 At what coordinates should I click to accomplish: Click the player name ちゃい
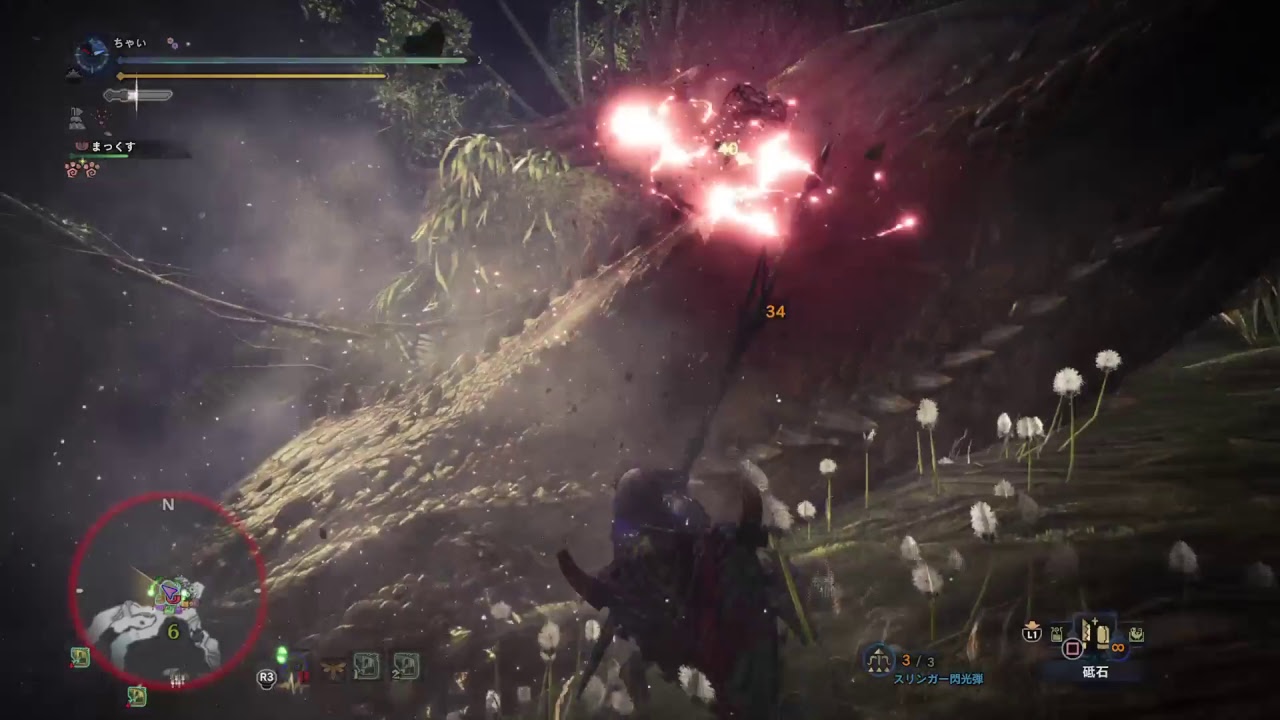130,43
